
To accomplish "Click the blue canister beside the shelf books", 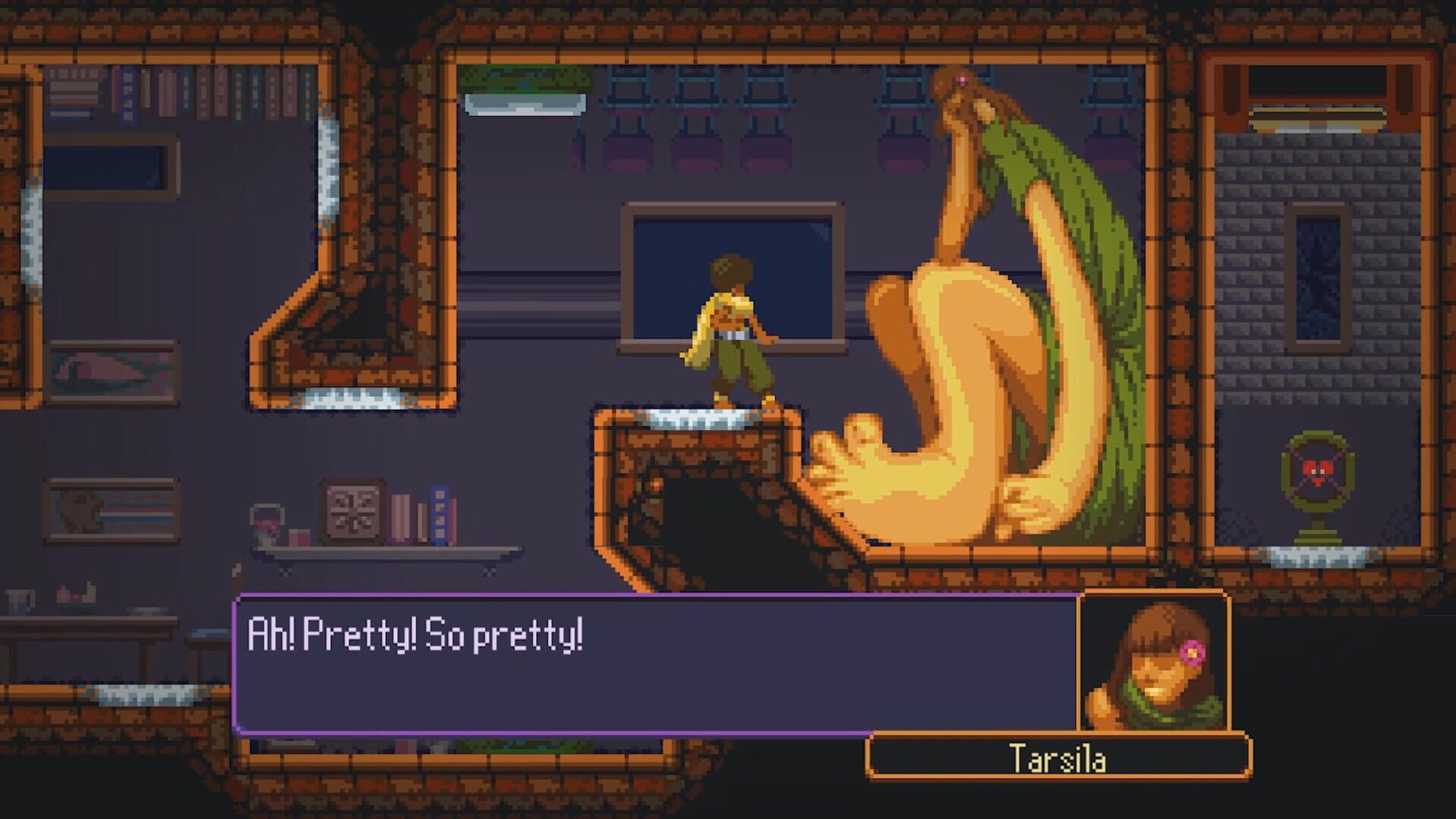I will coord(441,514).
